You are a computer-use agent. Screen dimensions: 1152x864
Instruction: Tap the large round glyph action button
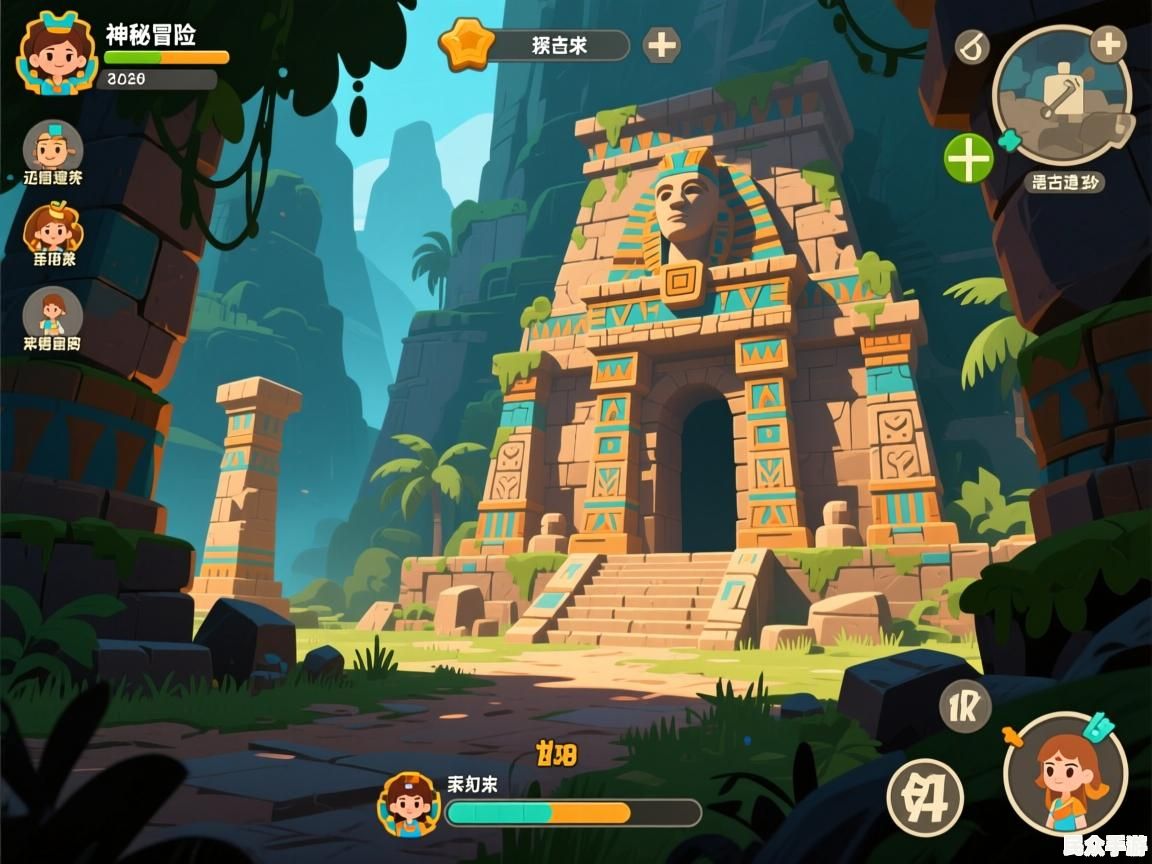click(x=925, y=797)
